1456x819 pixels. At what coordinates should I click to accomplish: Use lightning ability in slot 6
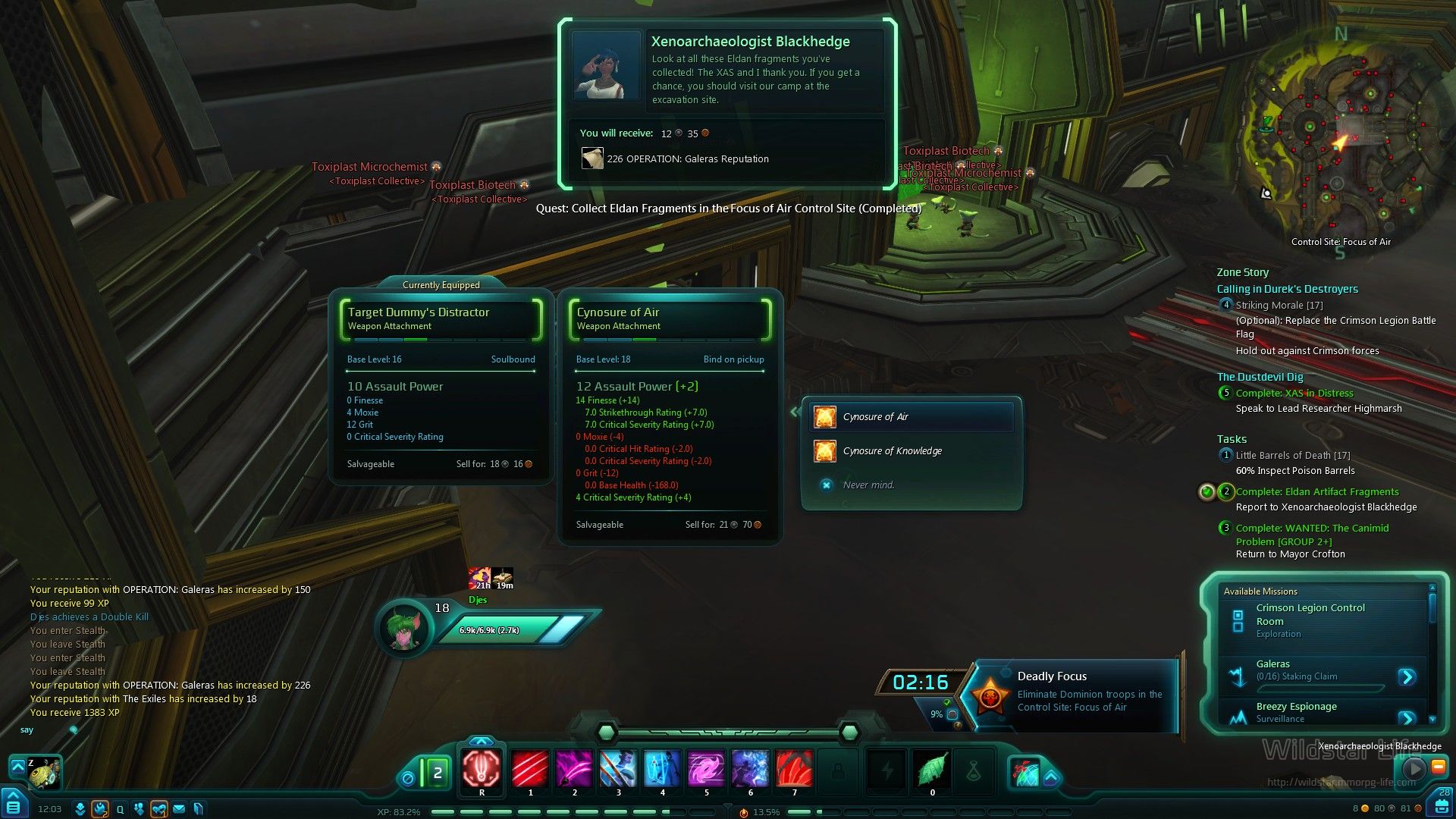coord(750,769)
